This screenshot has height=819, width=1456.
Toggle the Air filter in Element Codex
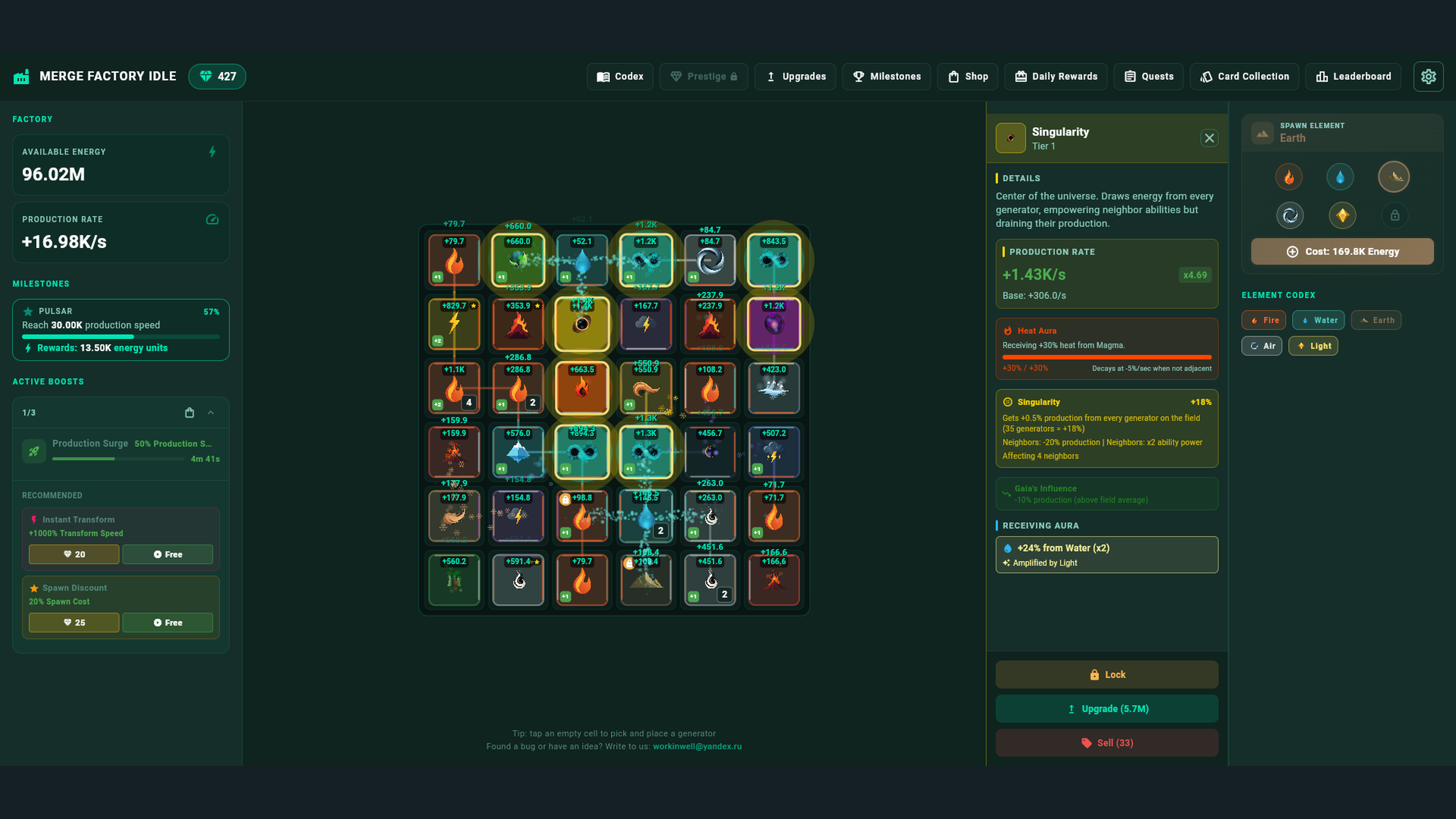pyautogui.click(x=1262, y=346)
